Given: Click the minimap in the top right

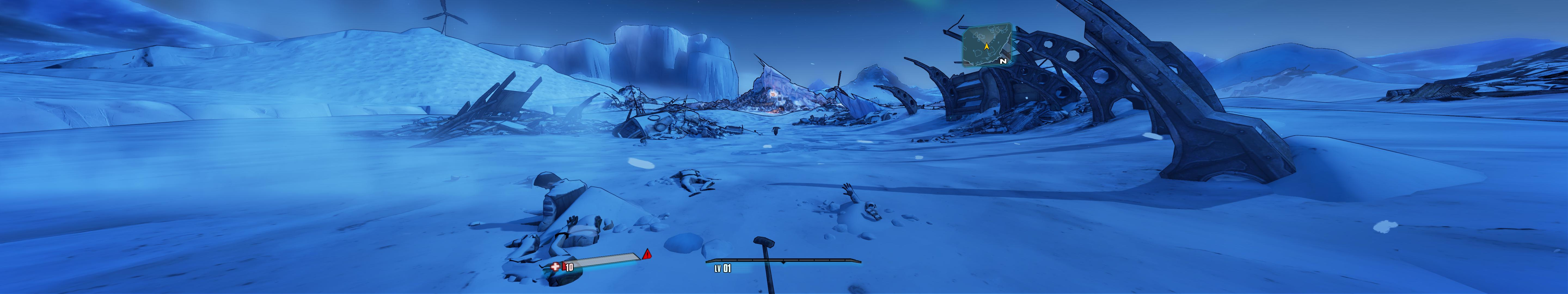Looking at the screenshot, I should 986,43.
